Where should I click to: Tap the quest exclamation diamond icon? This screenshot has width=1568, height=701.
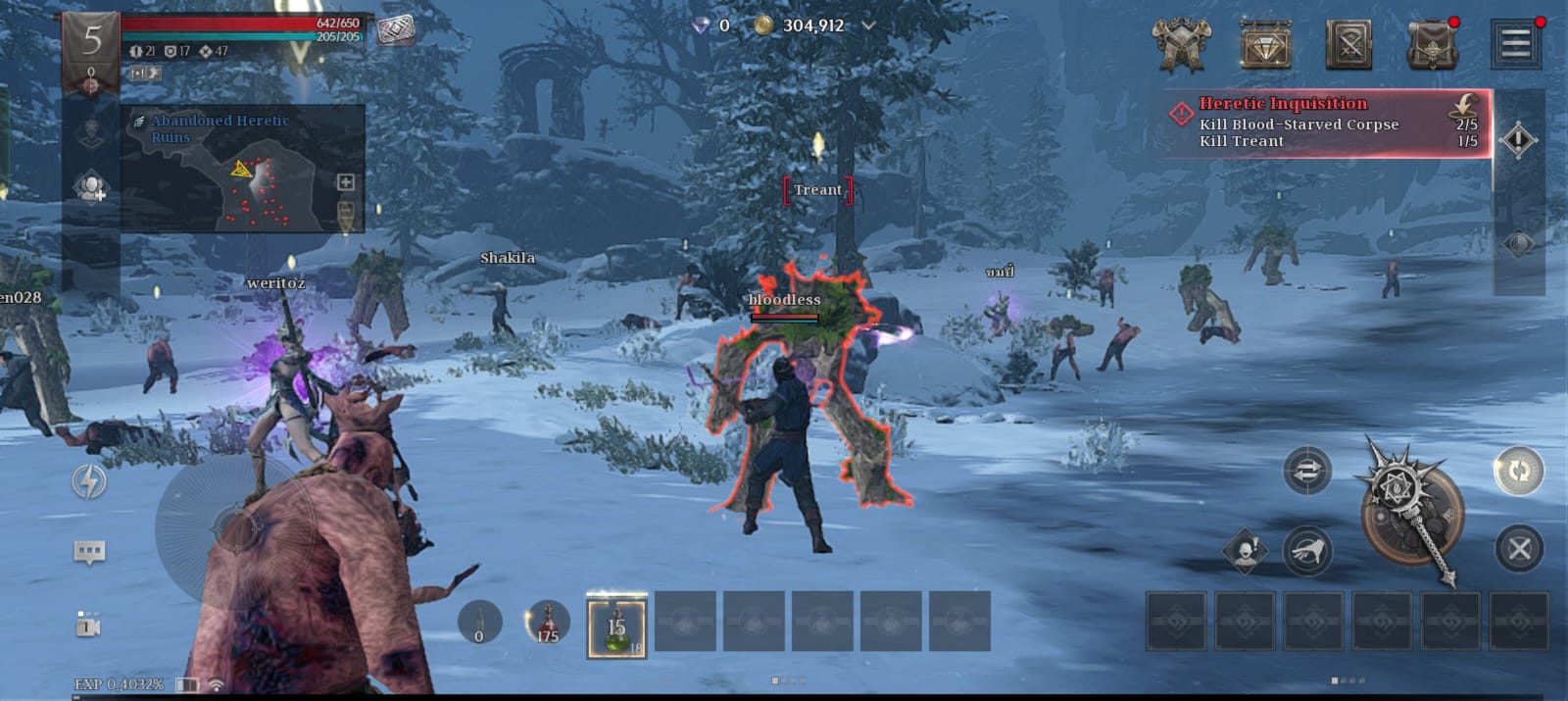coord(1518,140)
